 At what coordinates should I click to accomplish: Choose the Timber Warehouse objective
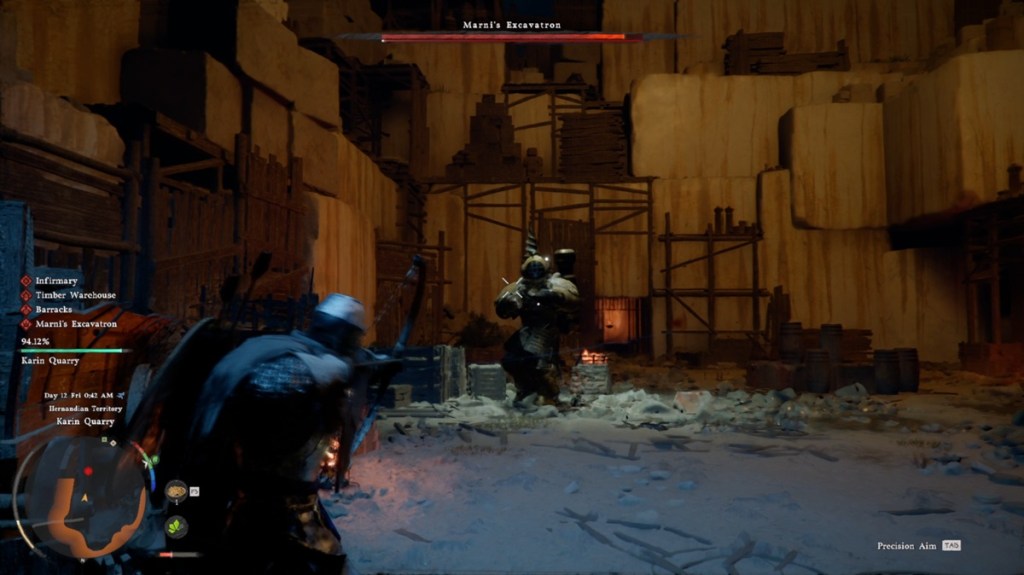75,295
